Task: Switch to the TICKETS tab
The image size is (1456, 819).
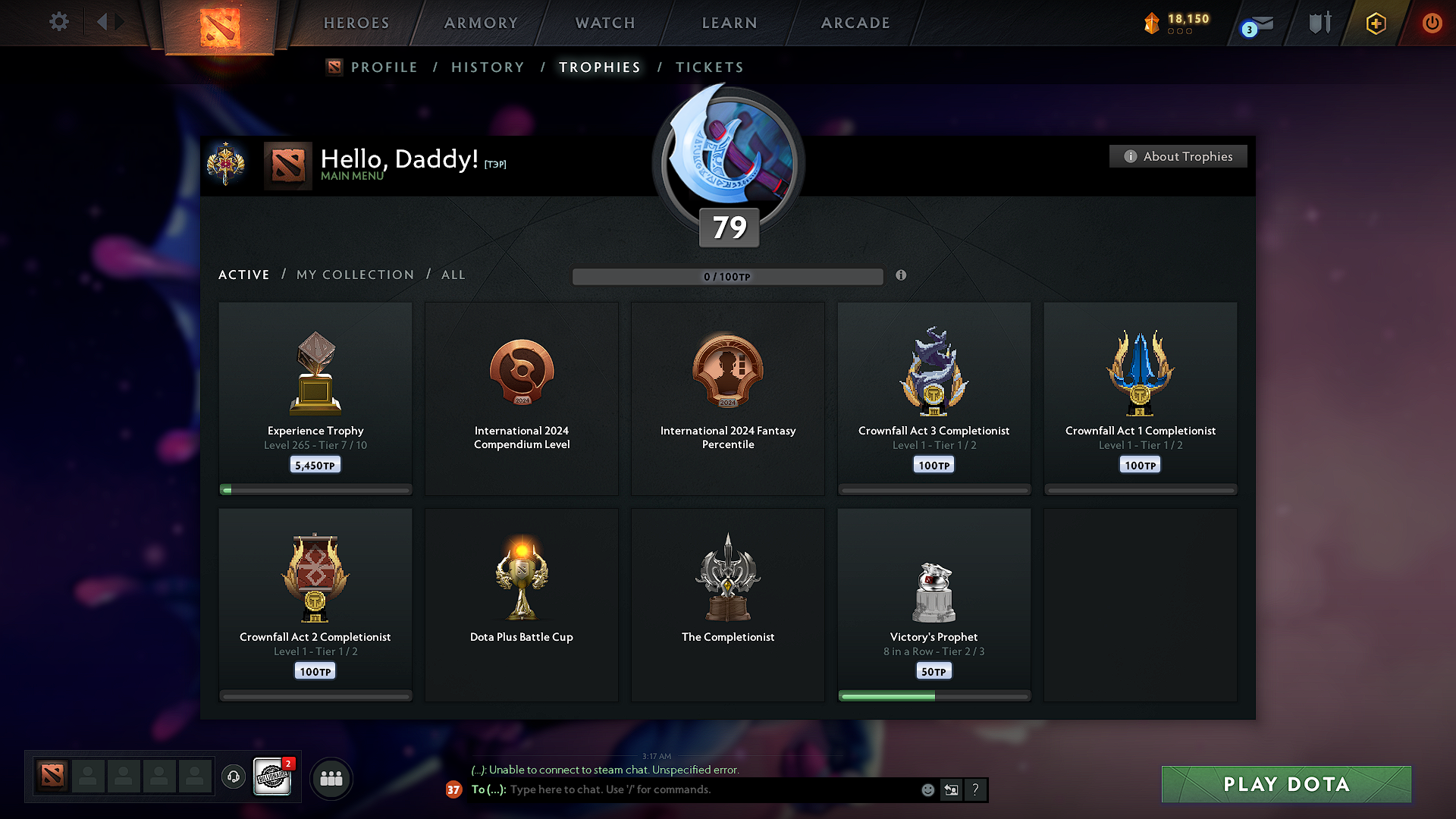Action: coord(709,67)
